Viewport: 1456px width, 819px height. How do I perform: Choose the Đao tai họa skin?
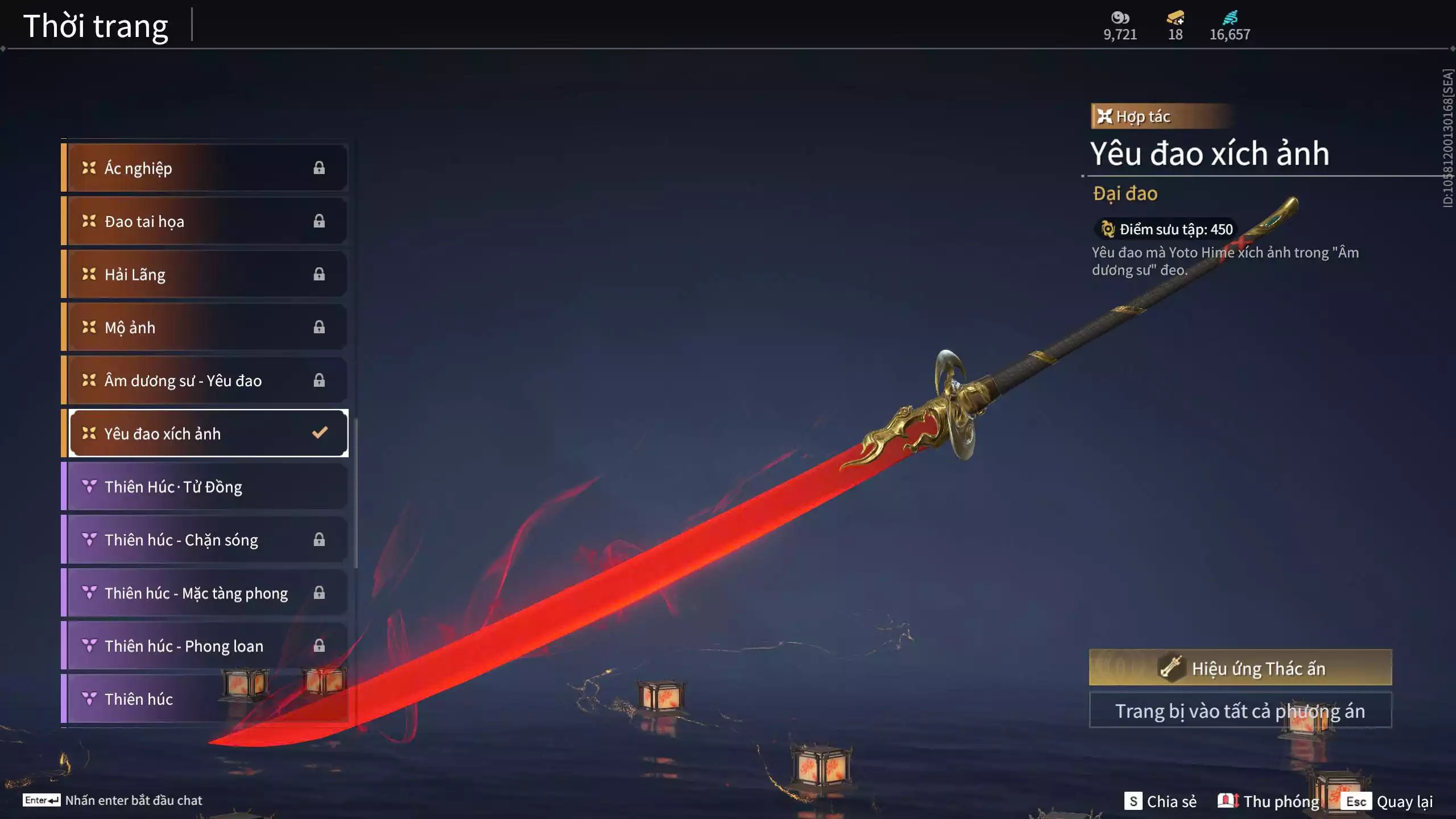[x=205, y=221]
